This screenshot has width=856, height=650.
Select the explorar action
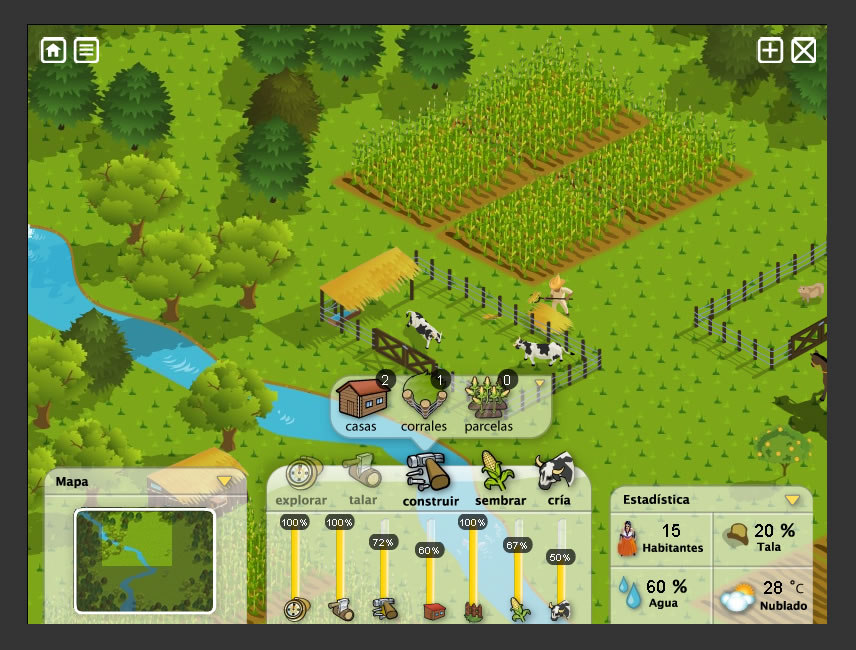pyautogui.click(x=301, y=481)
